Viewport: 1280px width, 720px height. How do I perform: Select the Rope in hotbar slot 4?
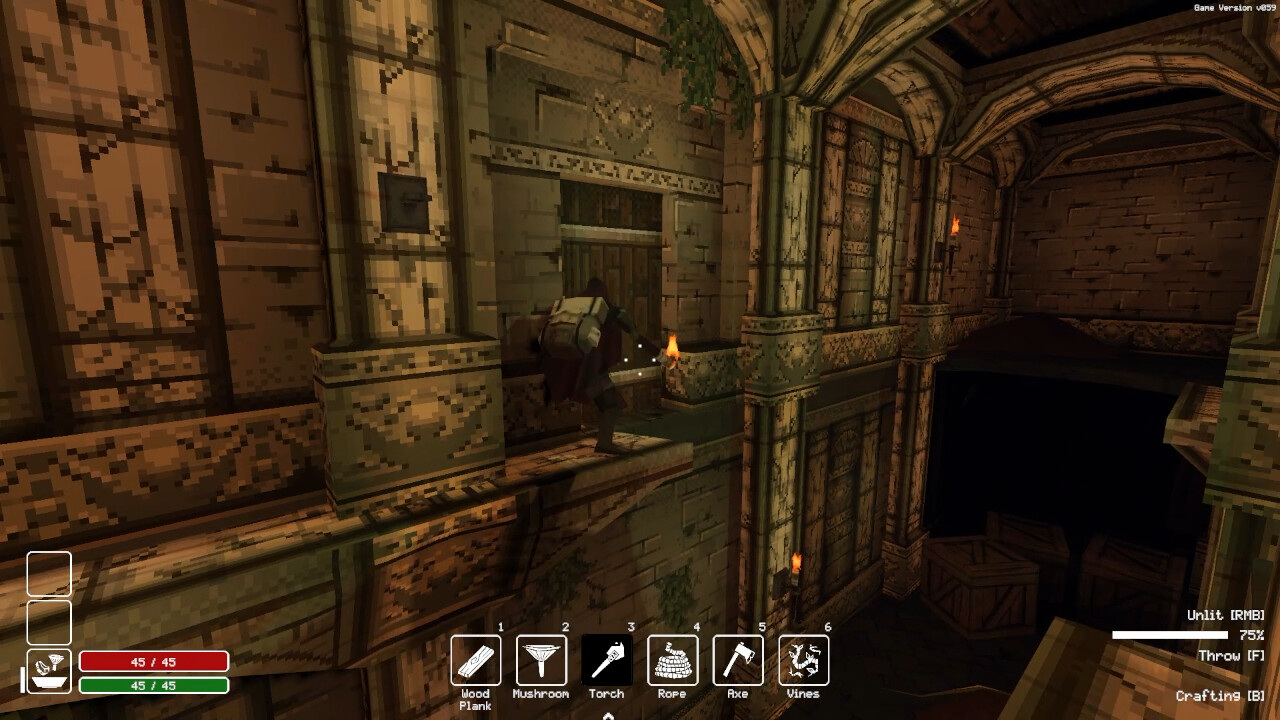(x=672, y=660)
